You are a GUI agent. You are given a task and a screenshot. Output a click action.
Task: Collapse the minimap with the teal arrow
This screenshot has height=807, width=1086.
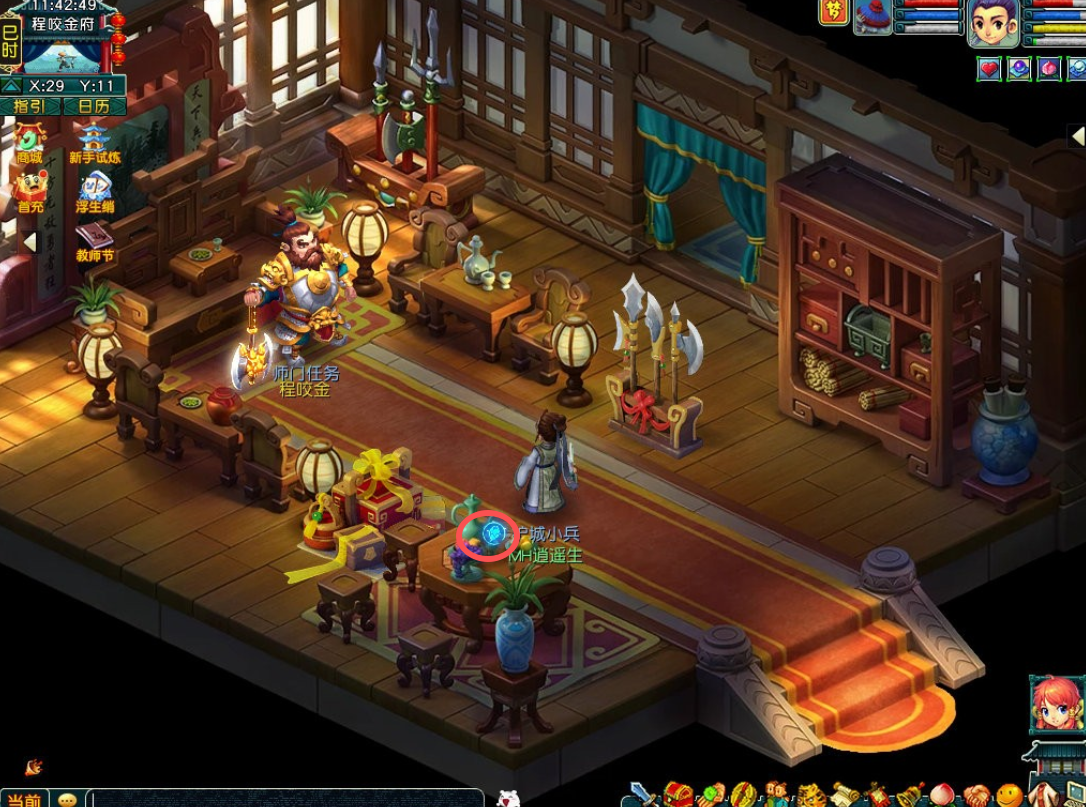pyautogui.click(x=11, y=86)
